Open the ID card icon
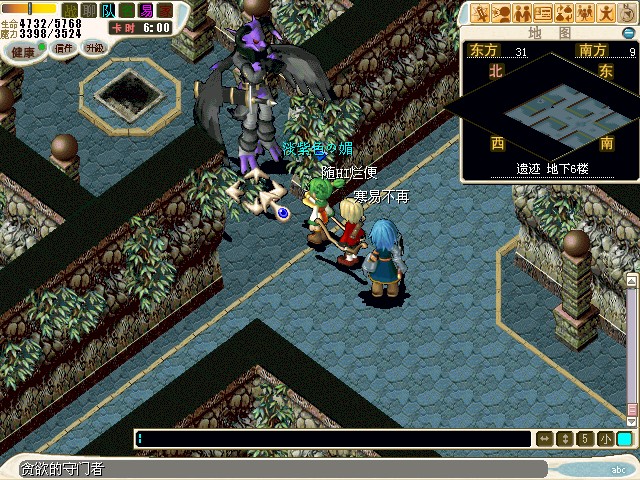Screen dimensions: 640x480 coord(543,13)
